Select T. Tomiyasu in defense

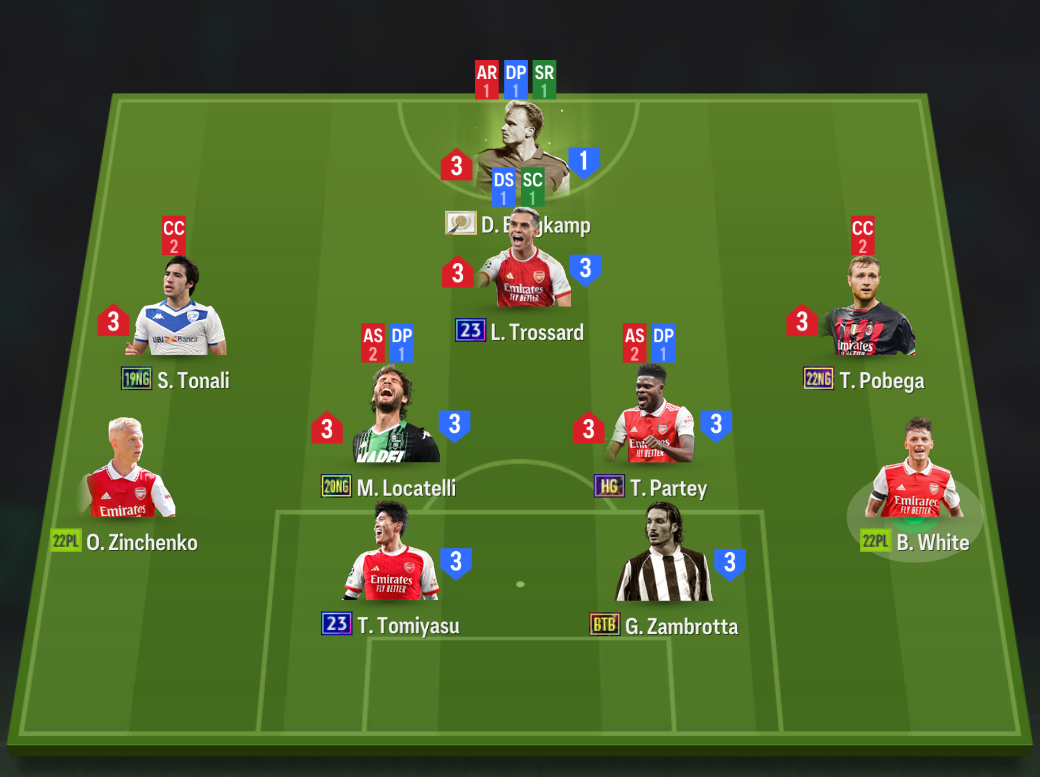click(x=390, y=560)
